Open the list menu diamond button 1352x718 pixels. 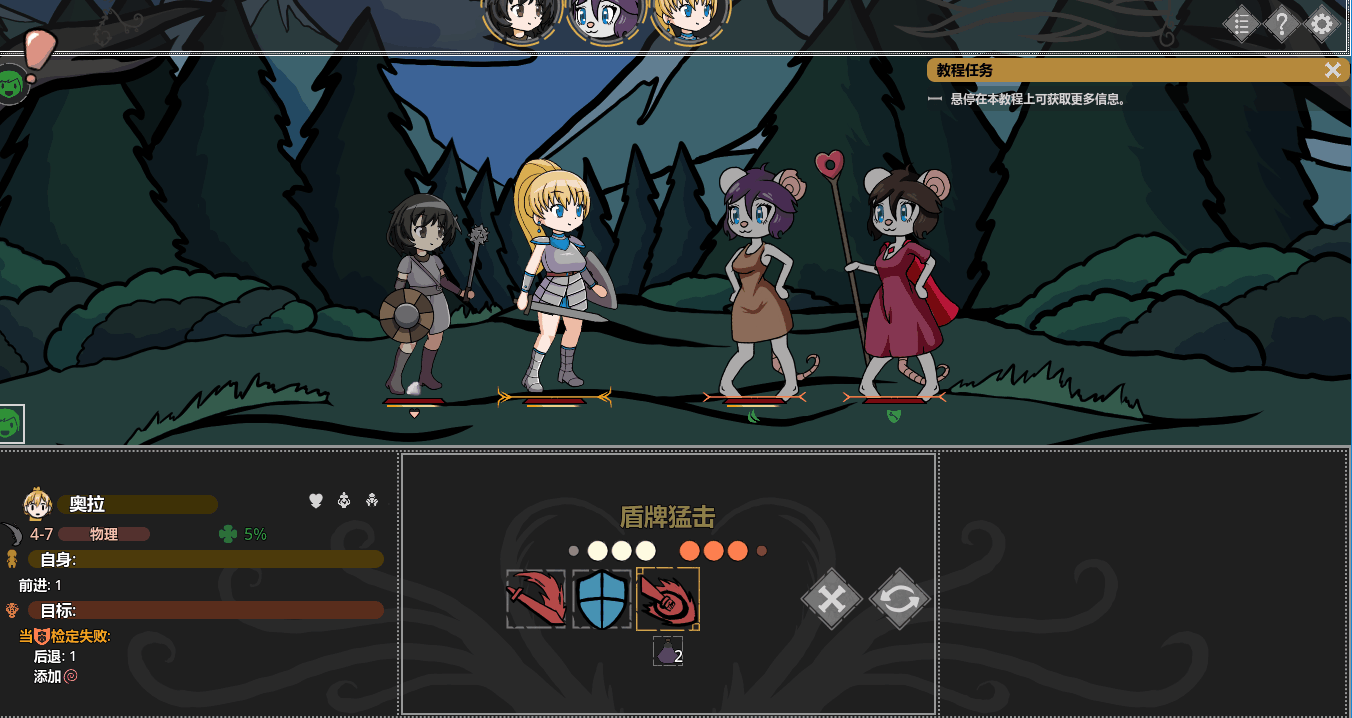pos(1241,23)
